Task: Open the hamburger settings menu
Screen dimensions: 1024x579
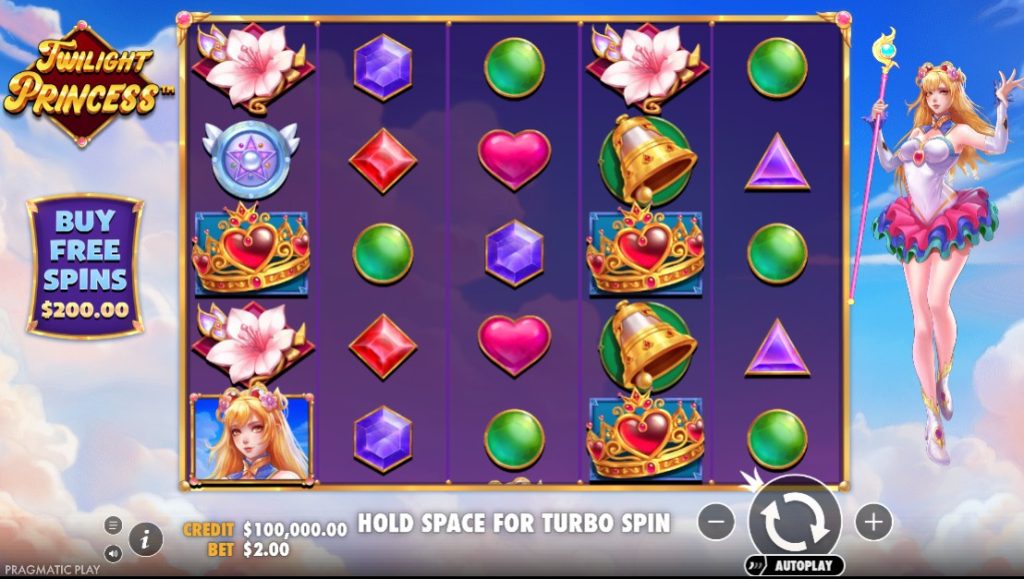Action: (x=113, y=525)
